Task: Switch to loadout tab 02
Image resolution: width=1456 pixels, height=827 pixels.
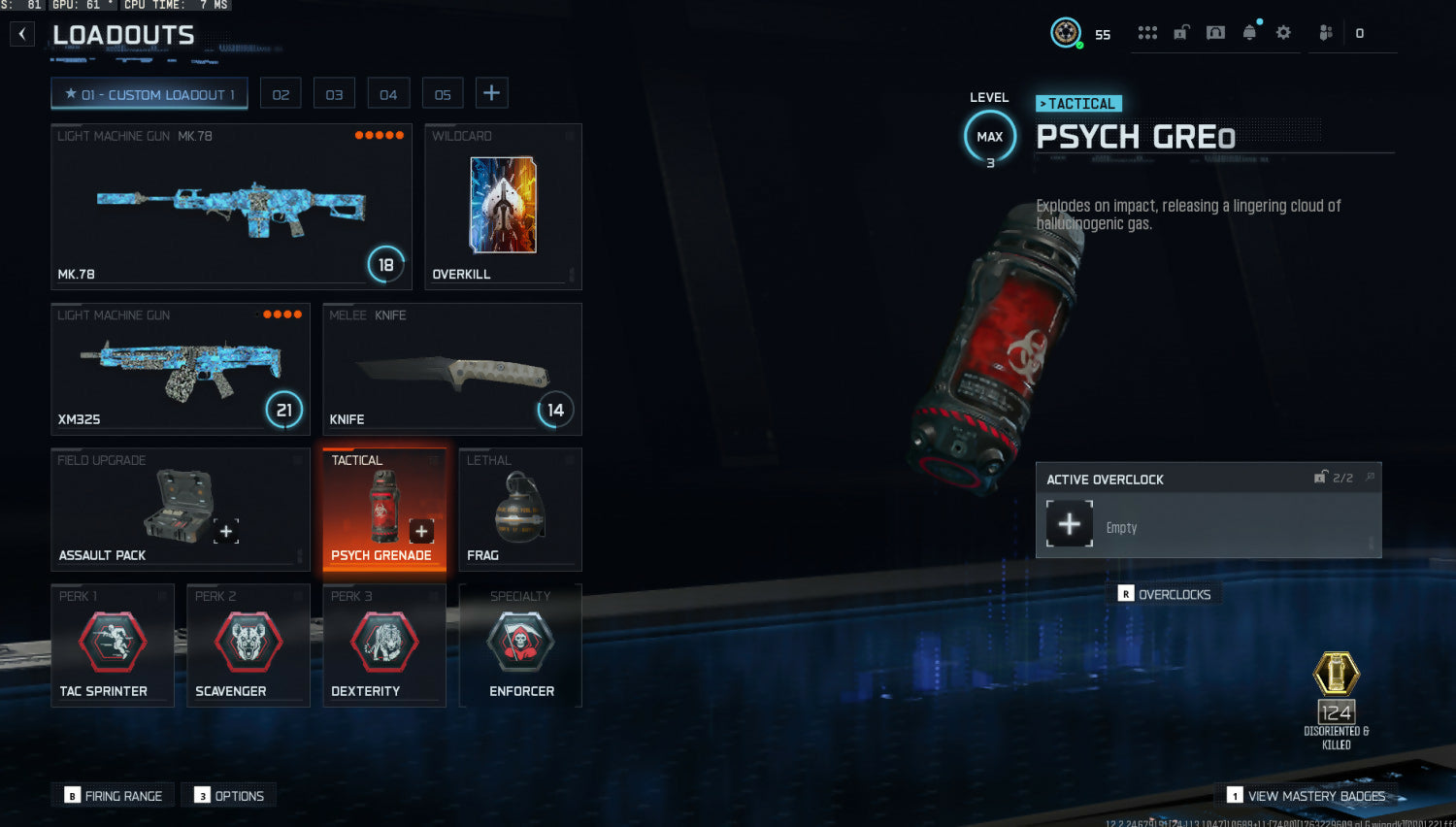Action: pos(281,94)
